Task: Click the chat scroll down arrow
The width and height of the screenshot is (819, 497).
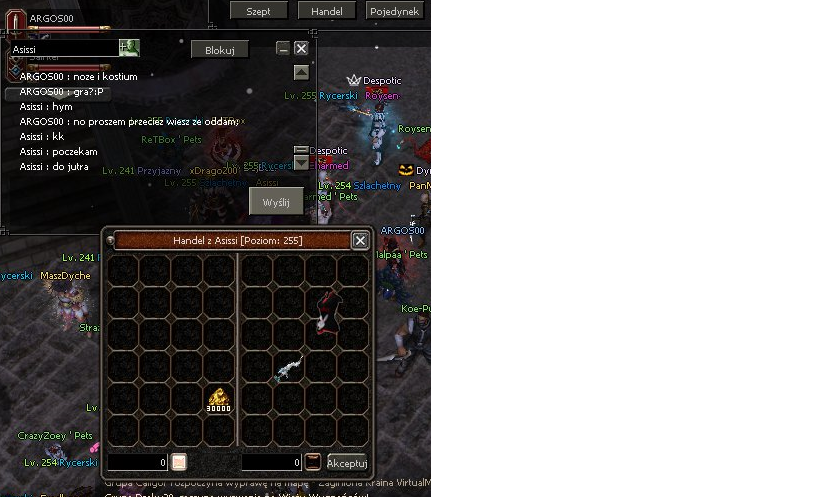Action: tap(301, 165)
